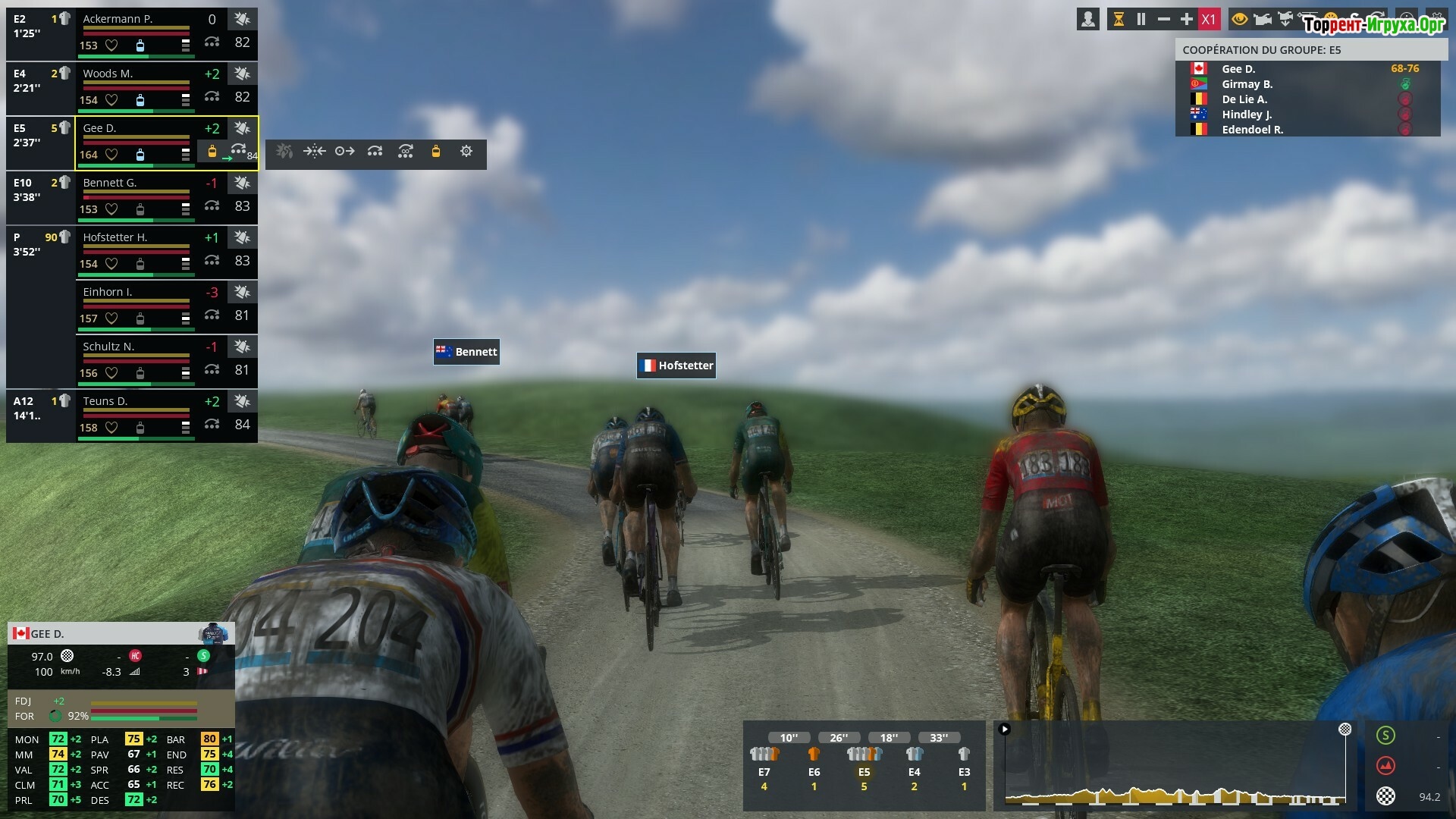
Task: Click Girmay B. in group cooperation list
Action: coord(1247,84)
